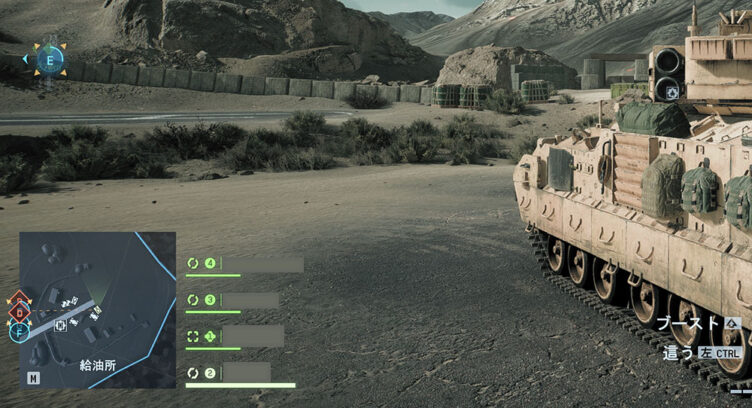
Task: Select the blue objective F marker on minimap
Action: [x=19, y=330]
